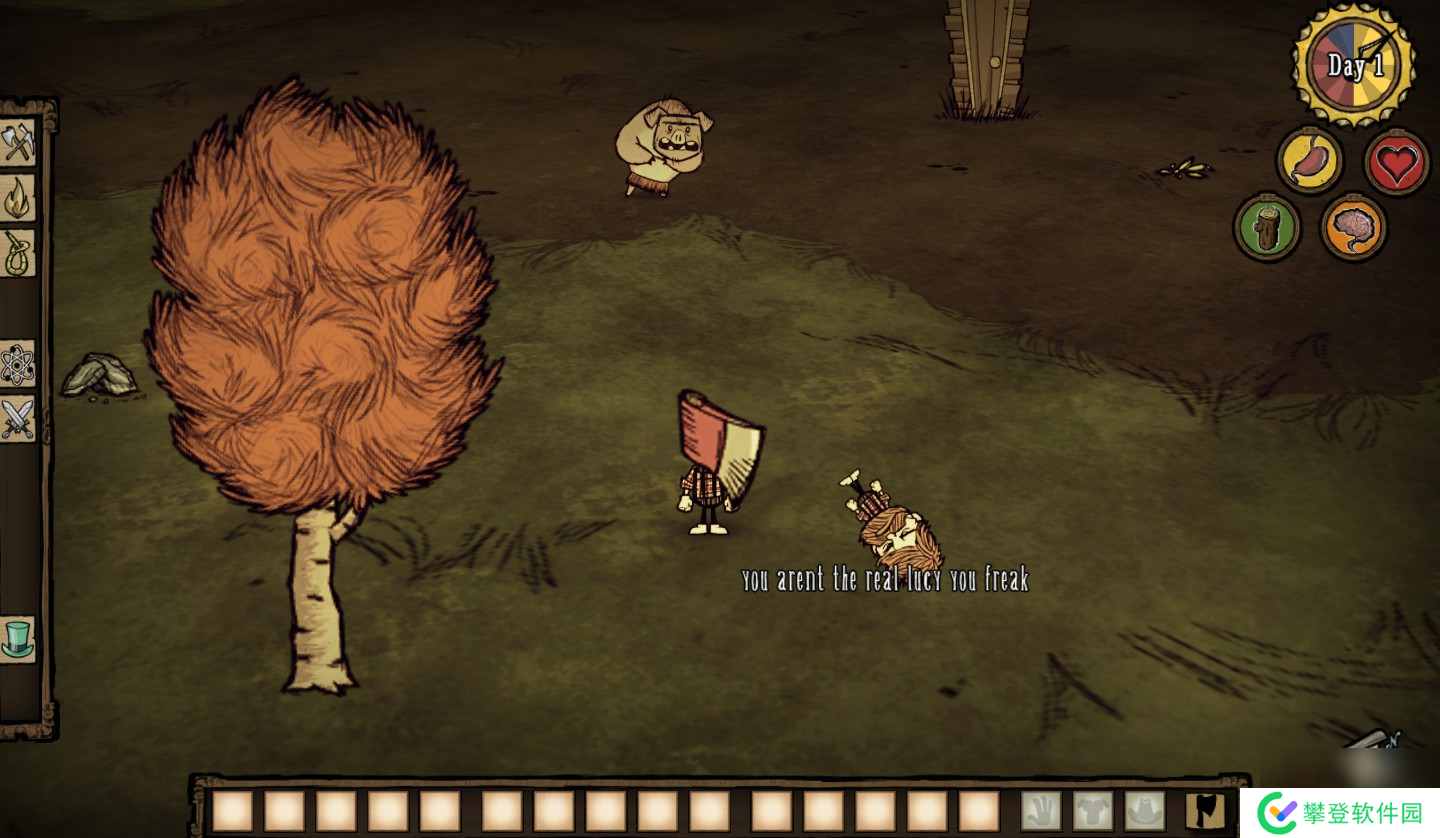
Task: Click the green checkmark watermark logo
Action: pyautogui.click(x=1277, y=812)
